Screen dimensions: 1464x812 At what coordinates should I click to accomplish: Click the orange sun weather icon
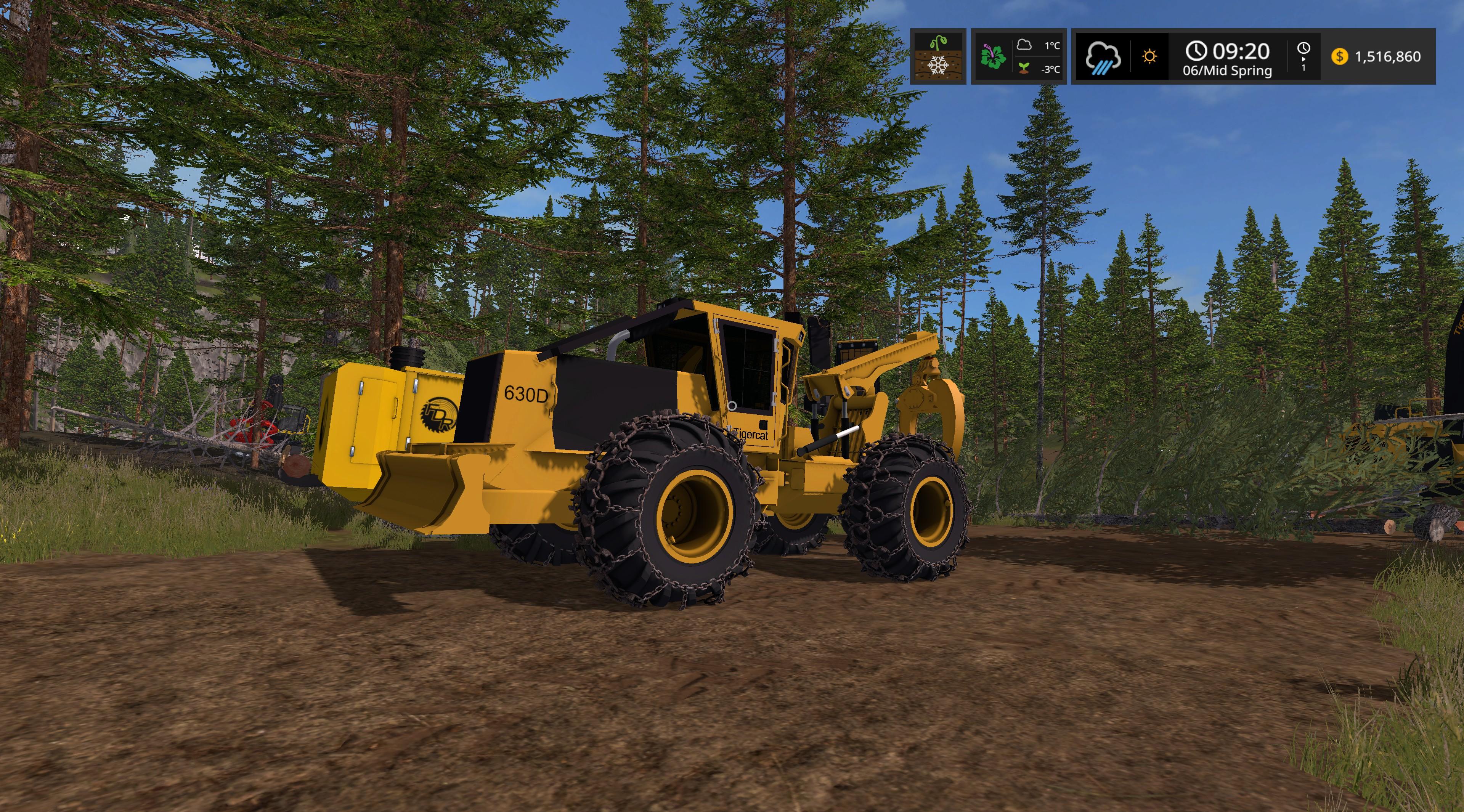(x=1150, y=57)
